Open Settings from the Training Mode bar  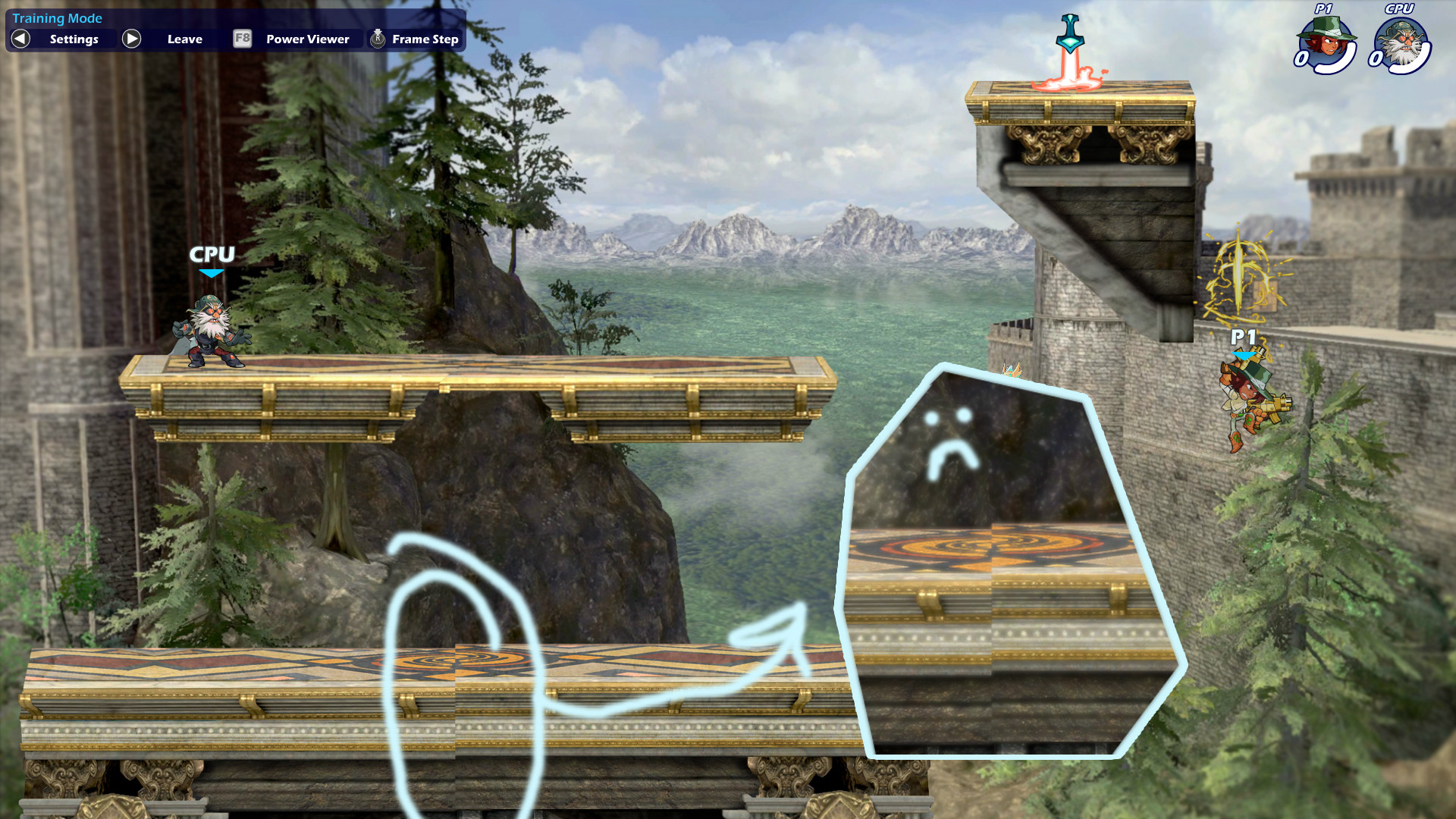coord(73,39)
